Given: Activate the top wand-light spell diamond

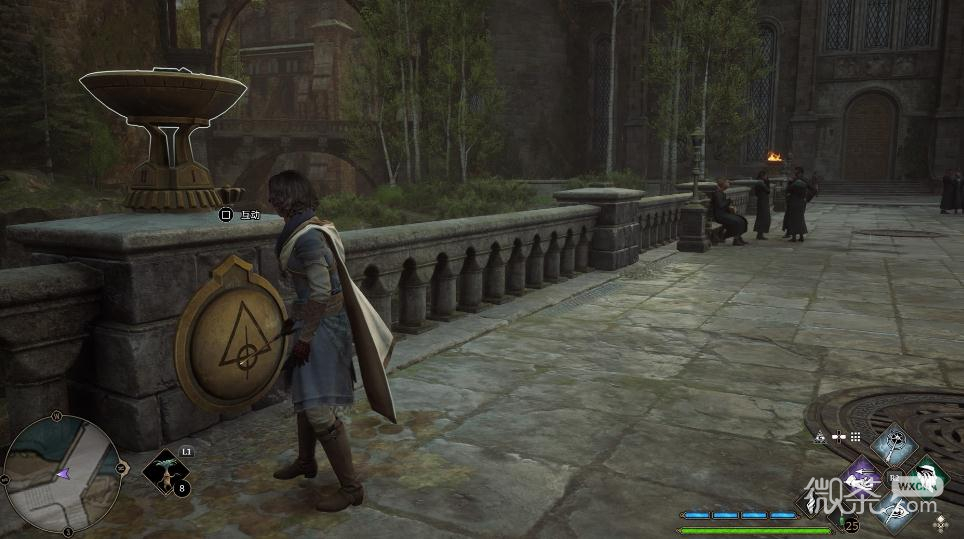Looking at the screenshot, I should (x=893, y=442).
